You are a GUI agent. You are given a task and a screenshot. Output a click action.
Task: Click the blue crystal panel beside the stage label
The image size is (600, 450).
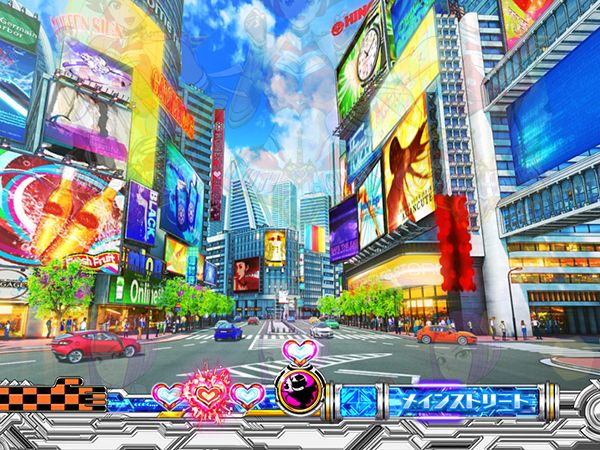pyautogui.click(x=359, y=402)
